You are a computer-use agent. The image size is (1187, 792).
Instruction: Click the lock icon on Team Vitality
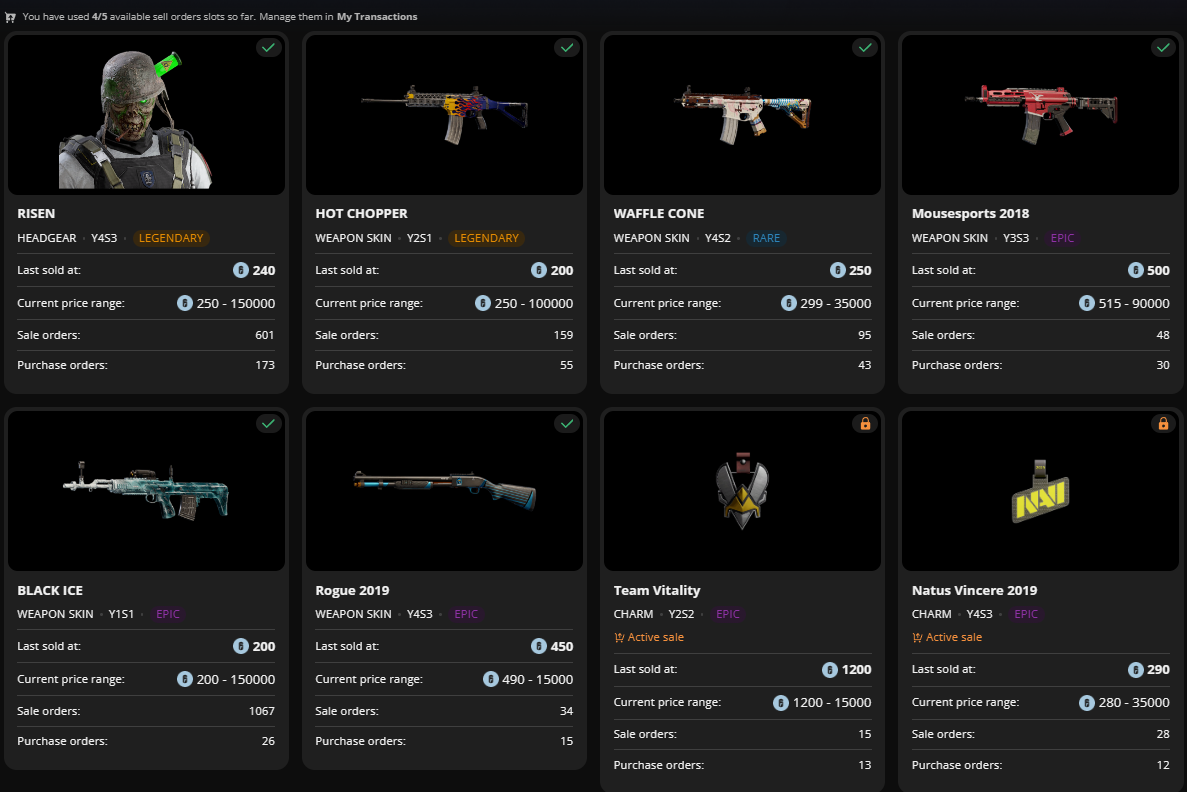[865, 424]
